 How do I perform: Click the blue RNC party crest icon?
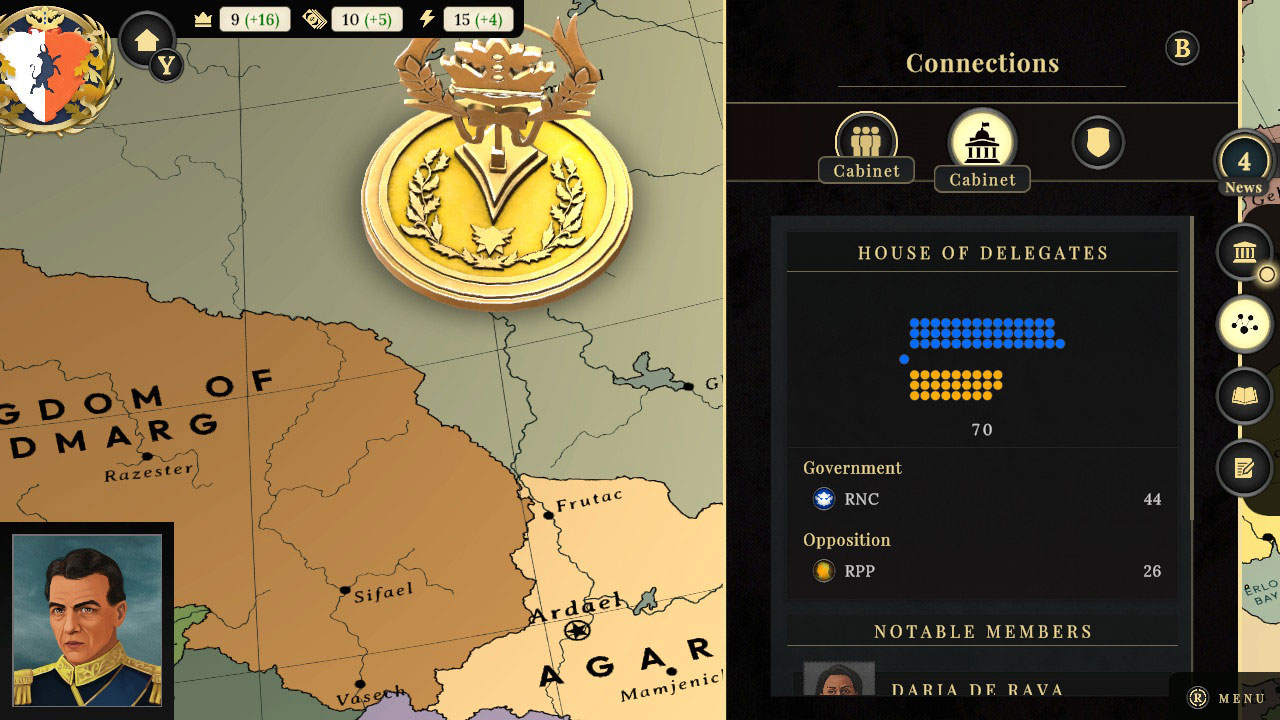823,499
